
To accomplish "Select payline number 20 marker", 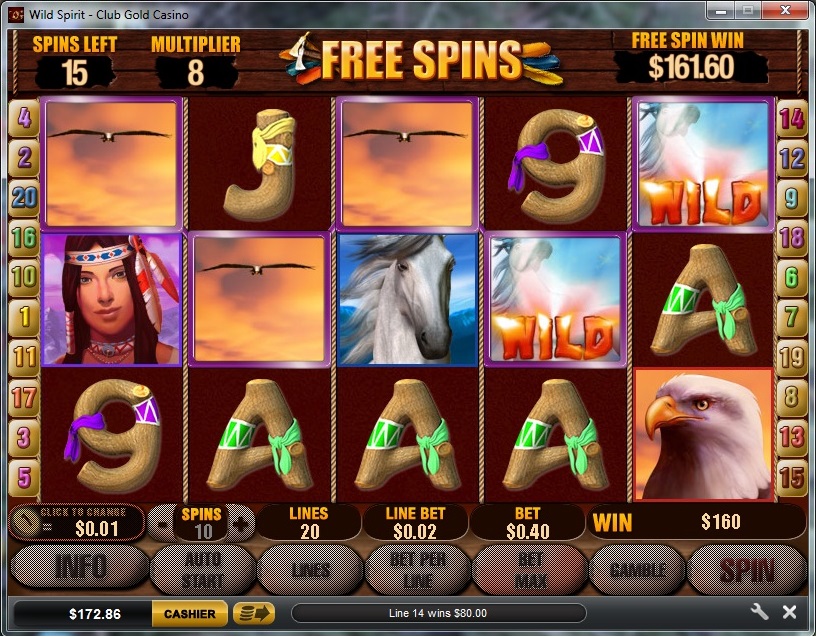I will pos(24,197).
